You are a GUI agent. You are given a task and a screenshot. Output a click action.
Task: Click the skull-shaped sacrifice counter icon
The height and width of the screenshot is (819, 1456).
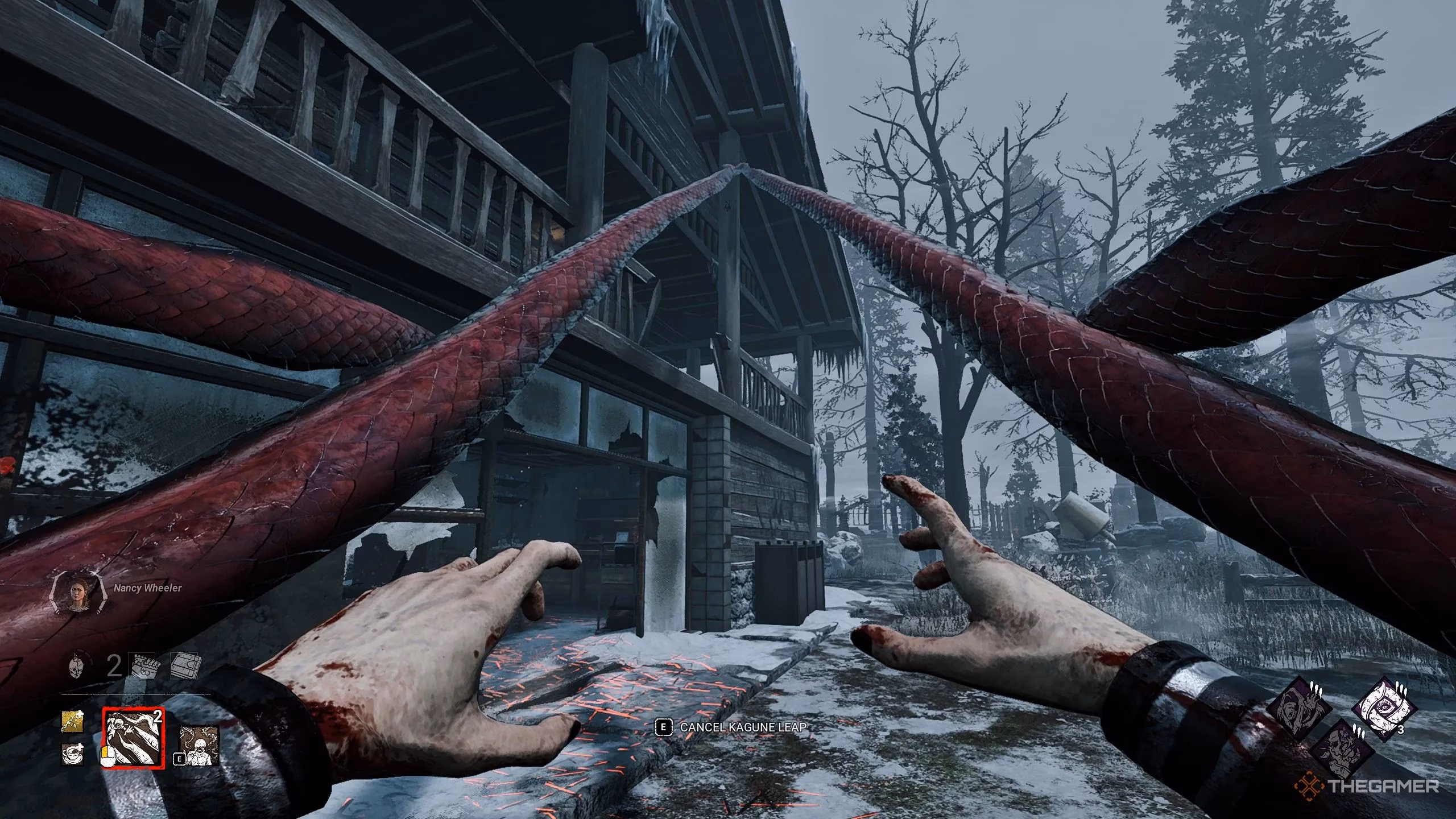(x=75, y=667)
